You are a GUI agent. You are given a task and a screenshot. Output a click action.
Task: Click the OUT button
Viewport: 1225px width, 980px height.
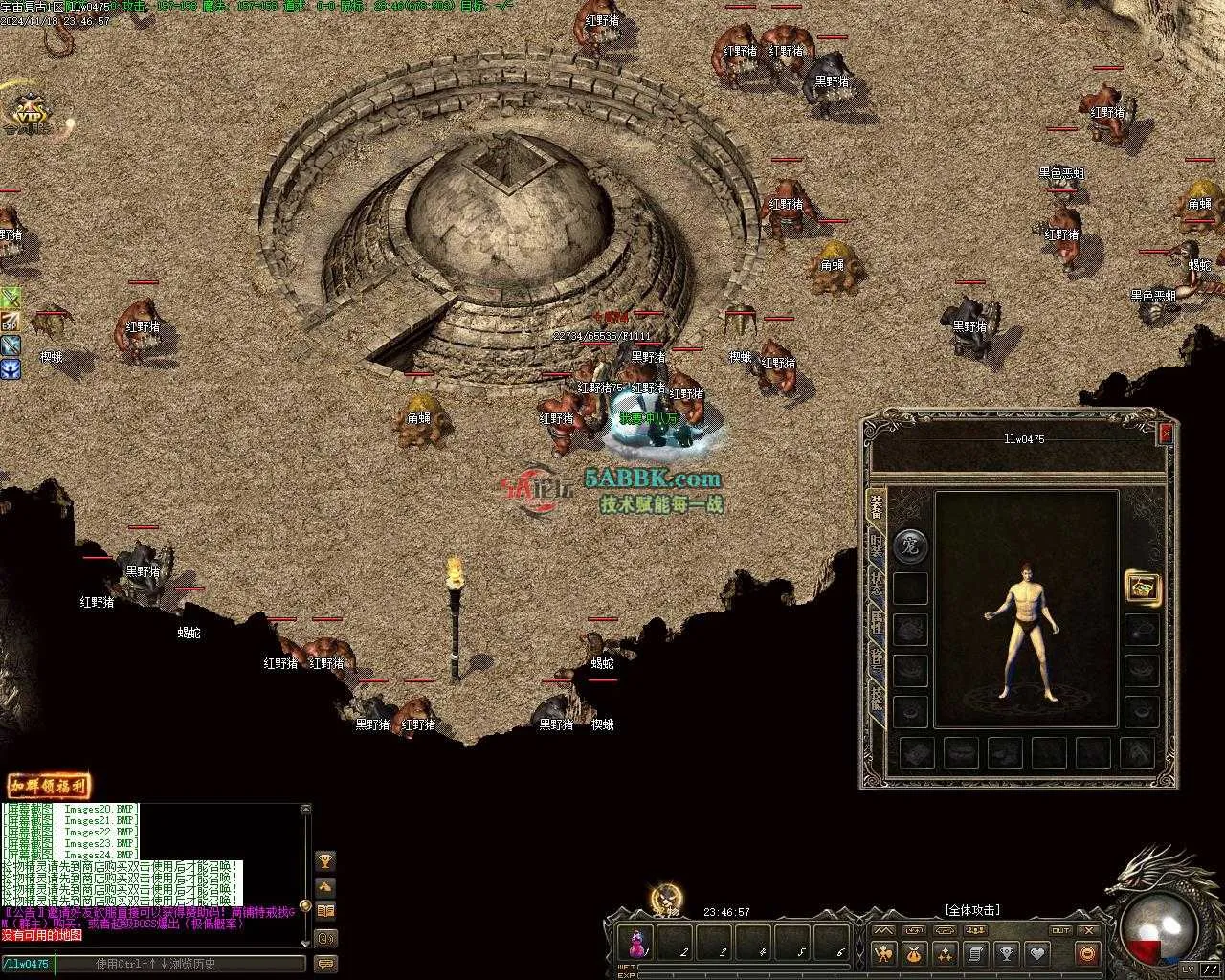pos(1059,930)
